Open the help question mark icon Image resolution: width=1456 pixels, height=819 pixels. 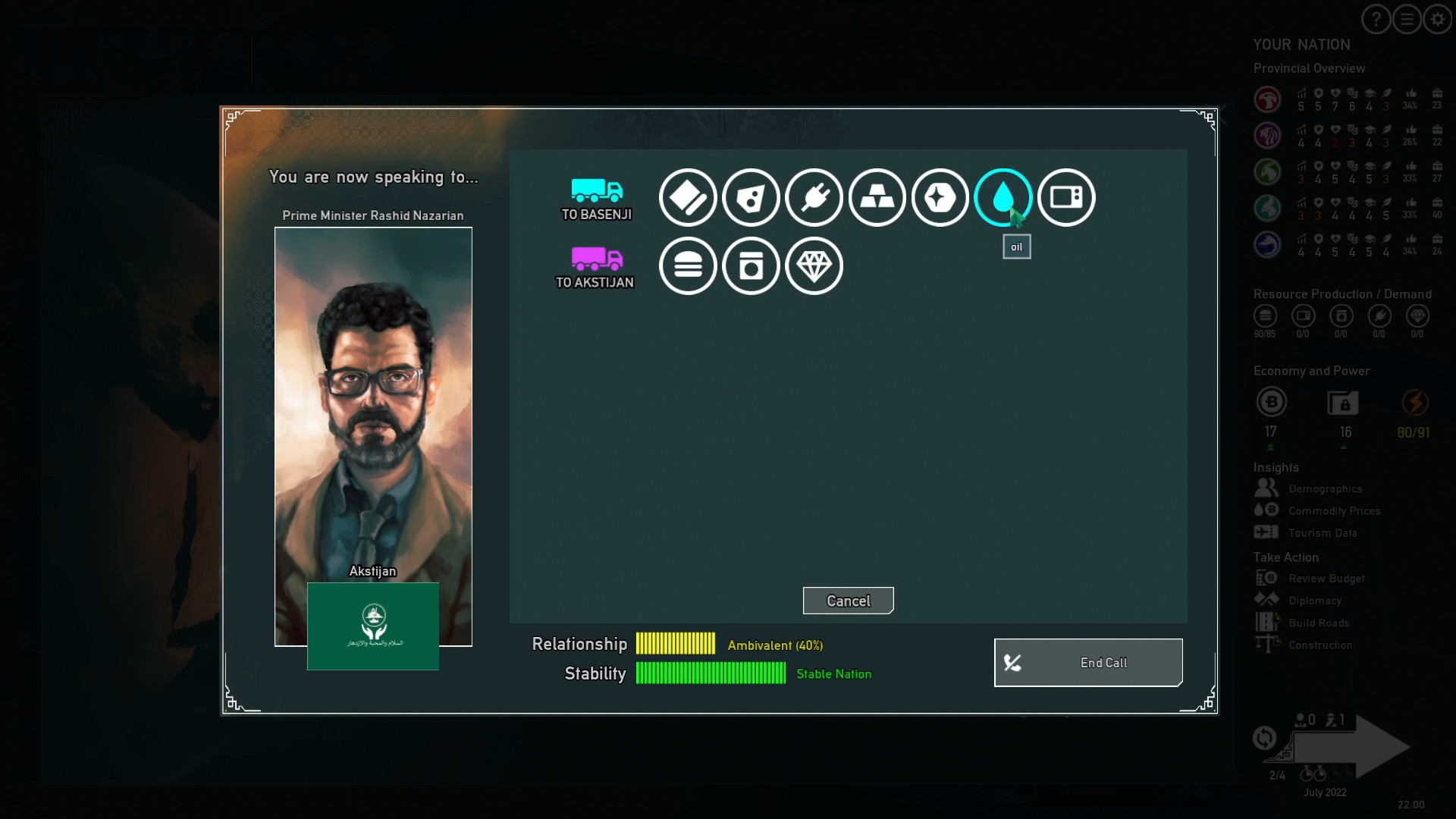[1375, 19]
